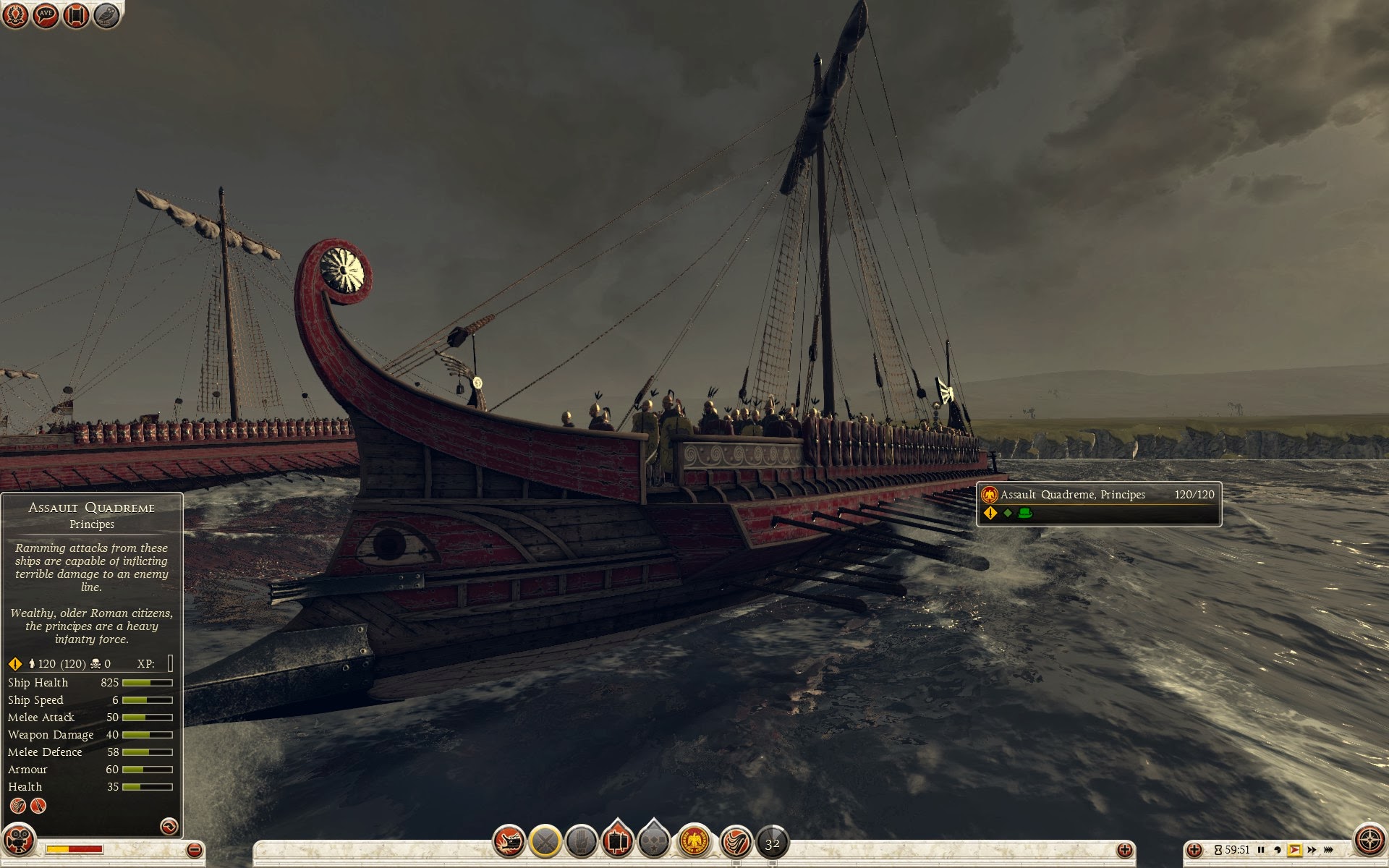This screenshot has width=1389, height=868.
Task: Set battle to normal play speed
Action: pos(1294,850)
